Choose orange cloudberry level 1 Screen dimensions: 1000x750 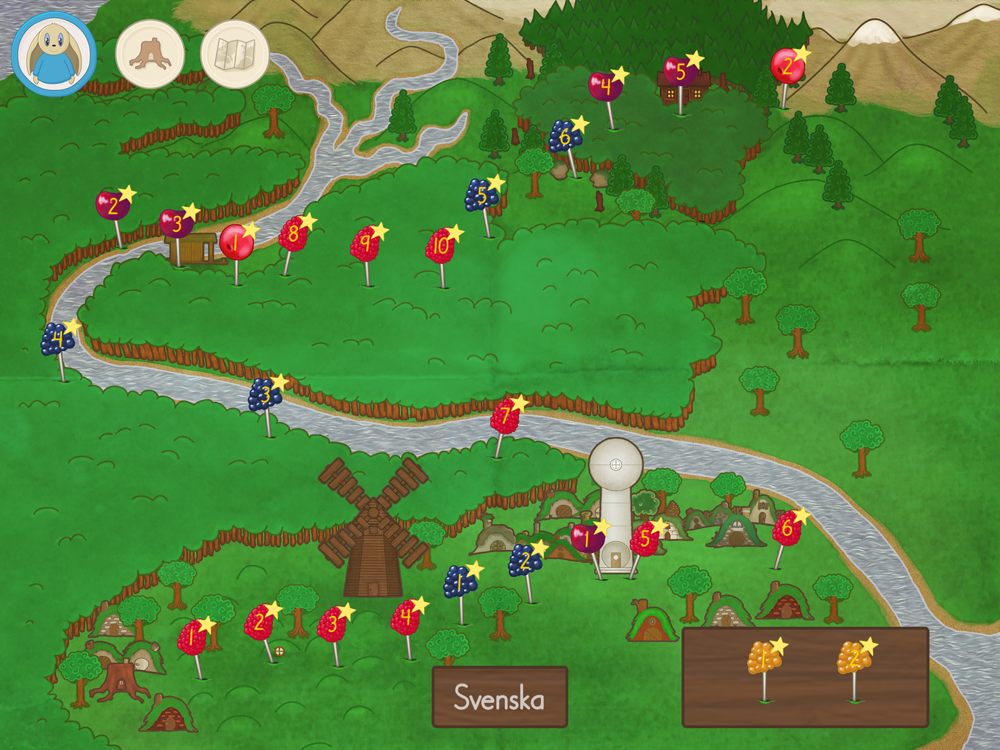pos(763,658)
